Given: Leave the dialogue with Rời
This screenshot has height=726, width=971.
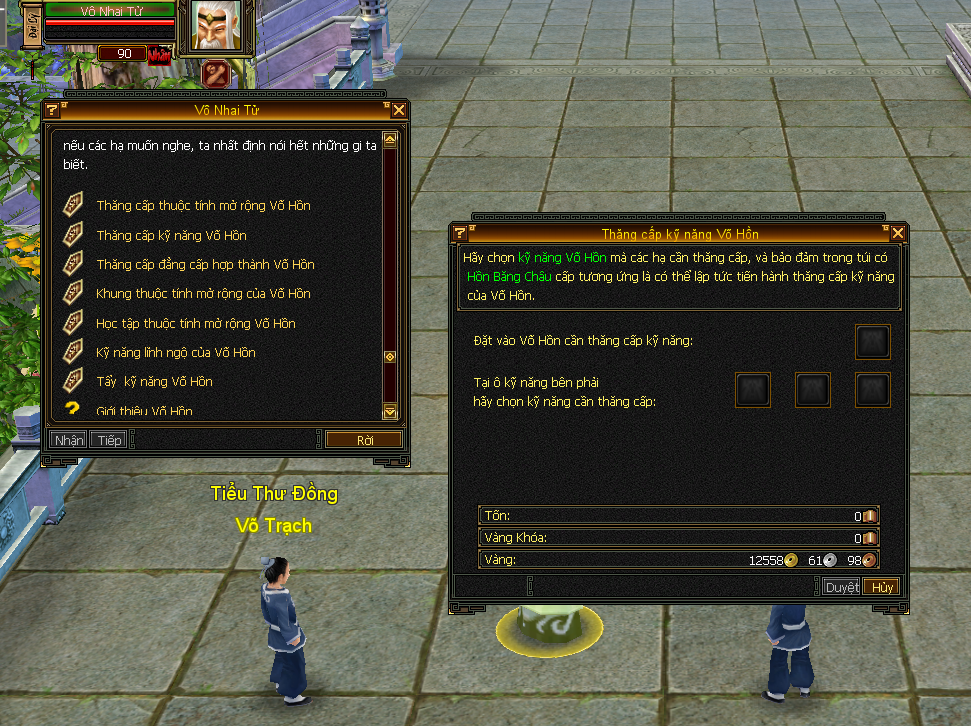Looking at the screenshot, I should (364, 440).
